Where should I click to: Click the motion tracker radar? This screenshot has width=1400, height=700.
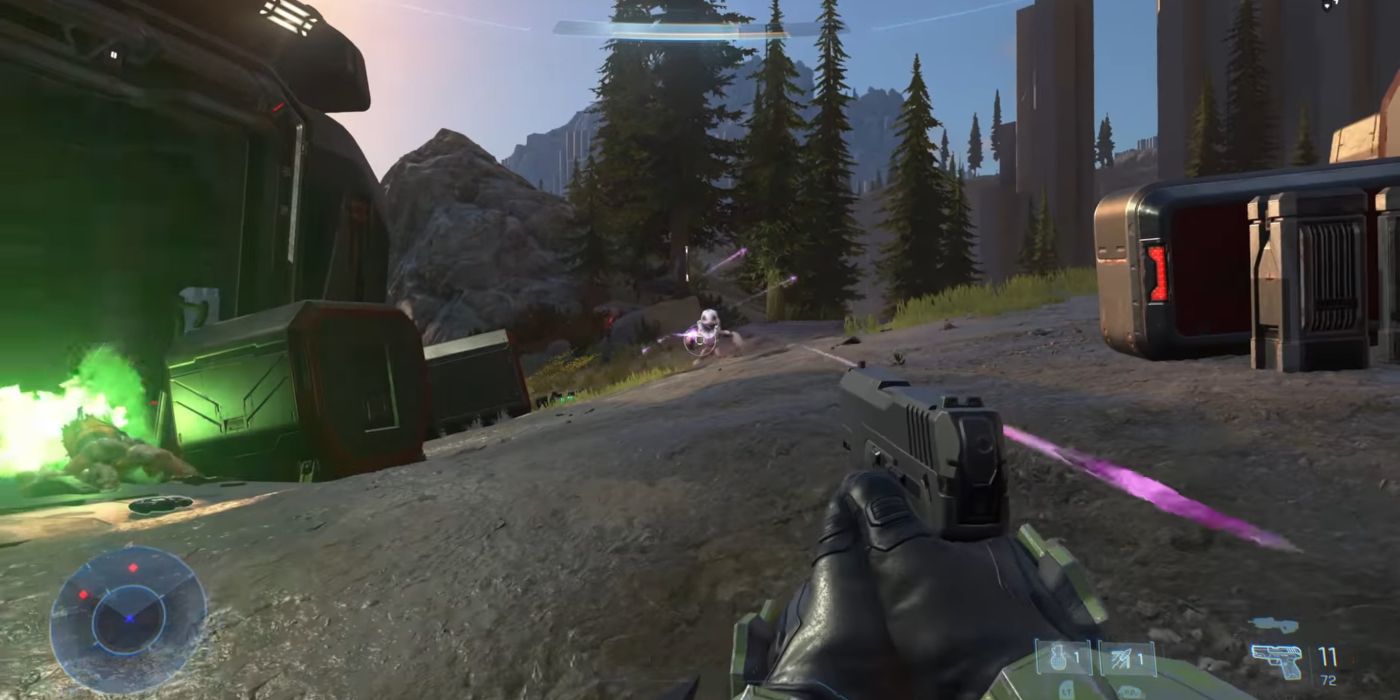pos(128,619)
